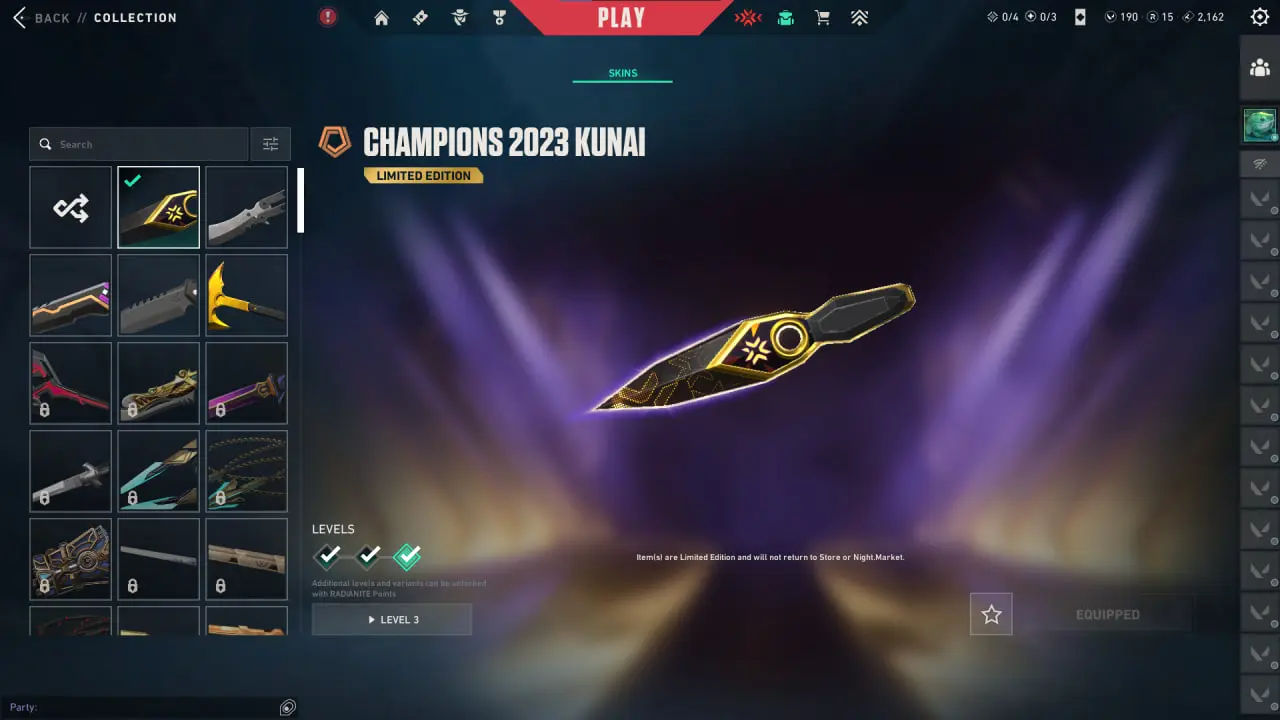Expand the Level 3 selector
The width and height of the screenshot is (1280, 720).
pos(391,619)
